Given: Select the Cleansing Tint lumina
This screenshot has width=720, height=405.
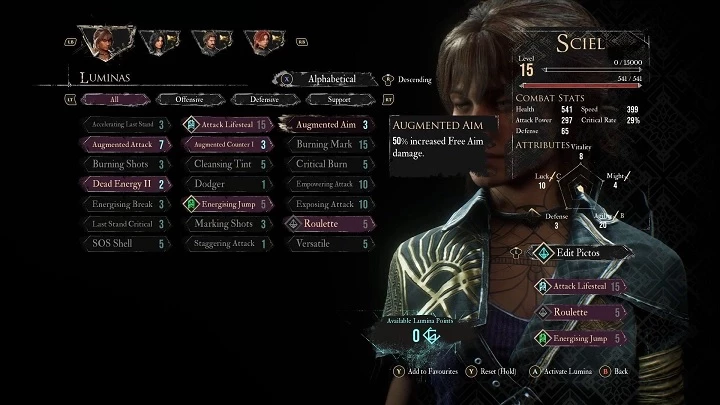Looking at the screenshot, I should [225, 164].
